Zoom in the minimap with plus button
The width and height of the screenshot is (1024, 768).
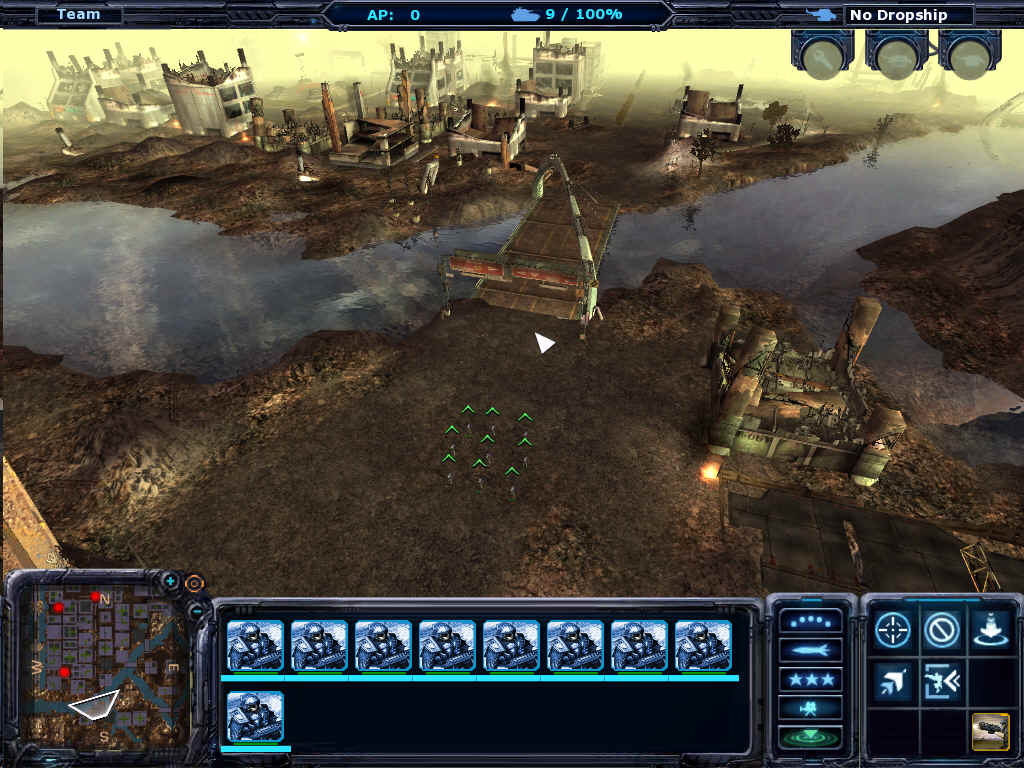coord(171,581)
